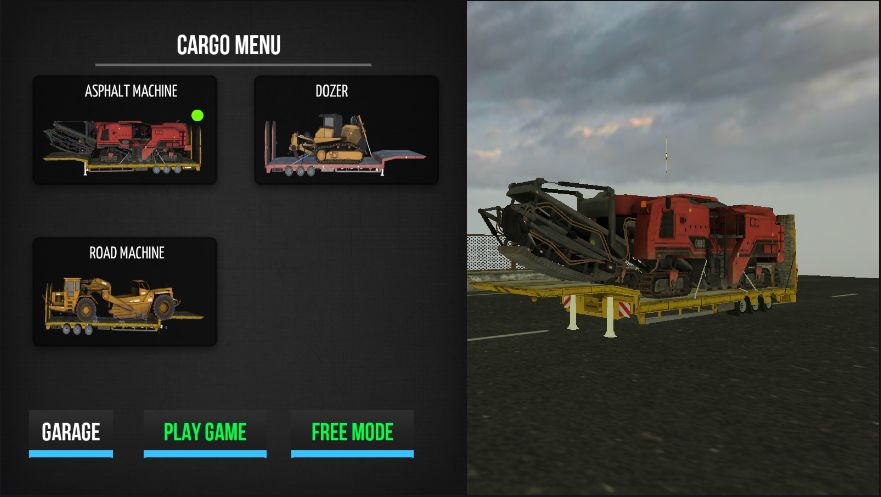Start Free Mode
The image size is (881, 497).
[x=352, y=432]
